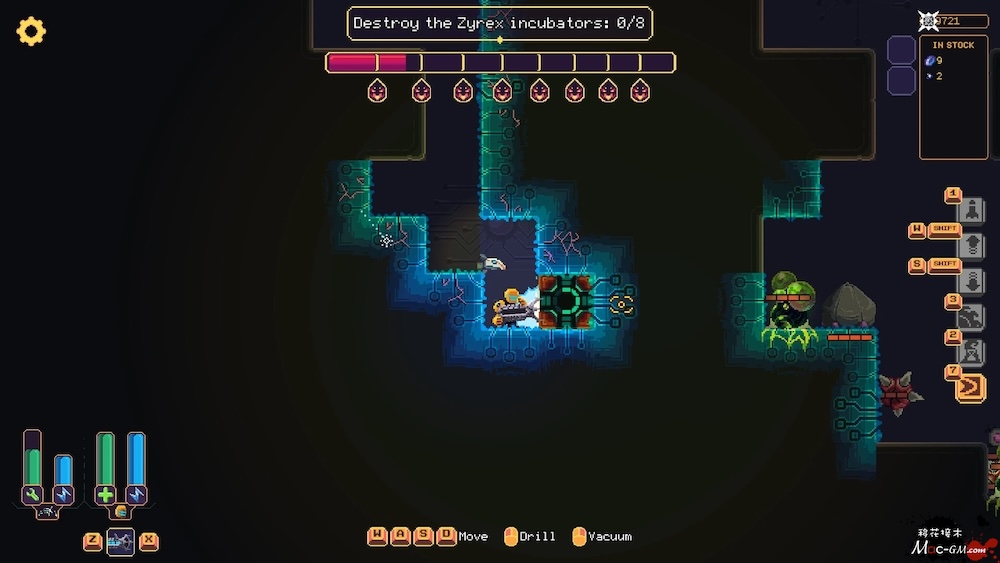
Task: Activate the highlighted orange arrow ability
Action: [x=971, y=387]
